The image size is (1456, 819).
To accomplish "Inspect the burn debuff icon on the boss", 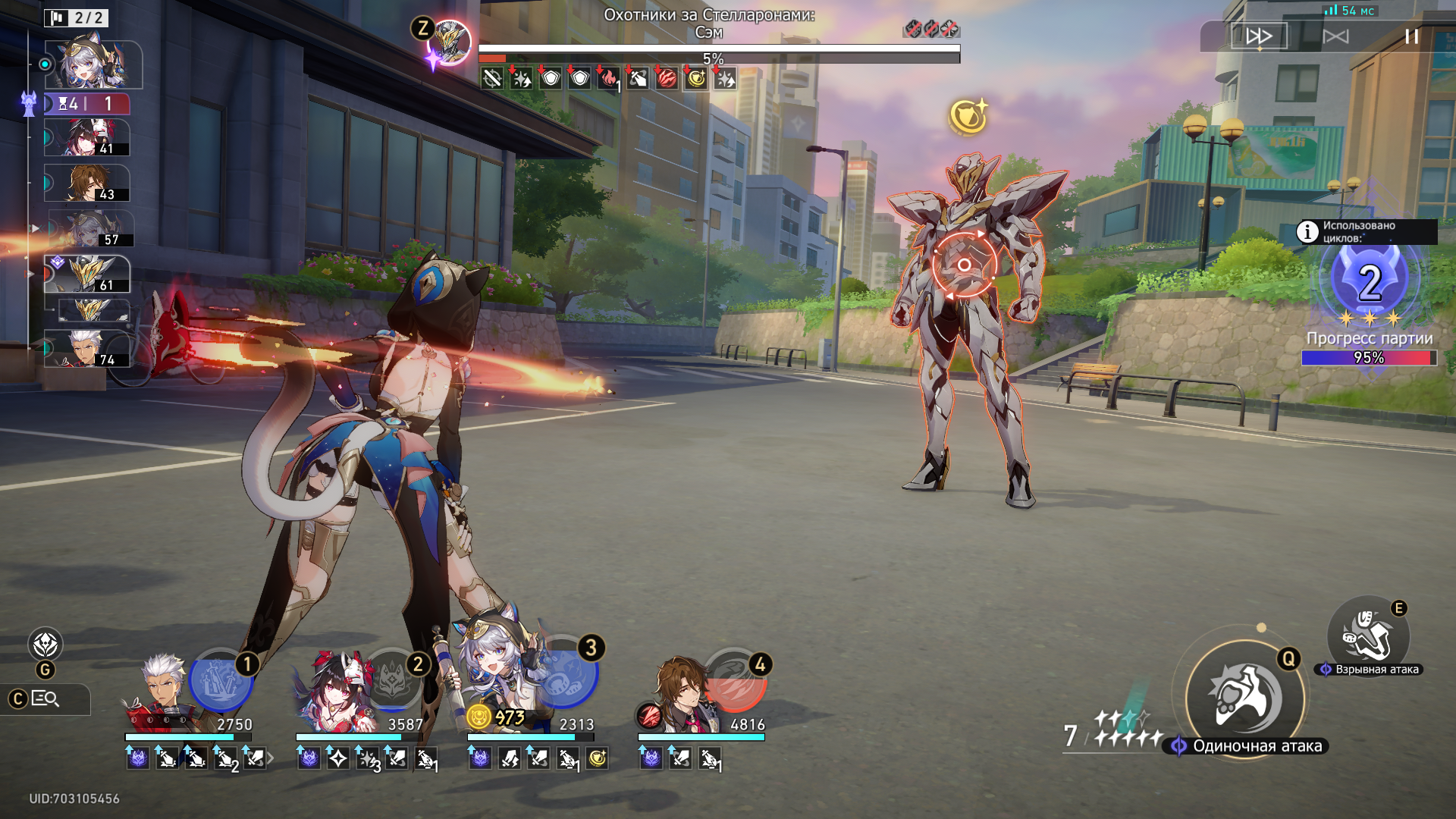I will pos(608,78).
